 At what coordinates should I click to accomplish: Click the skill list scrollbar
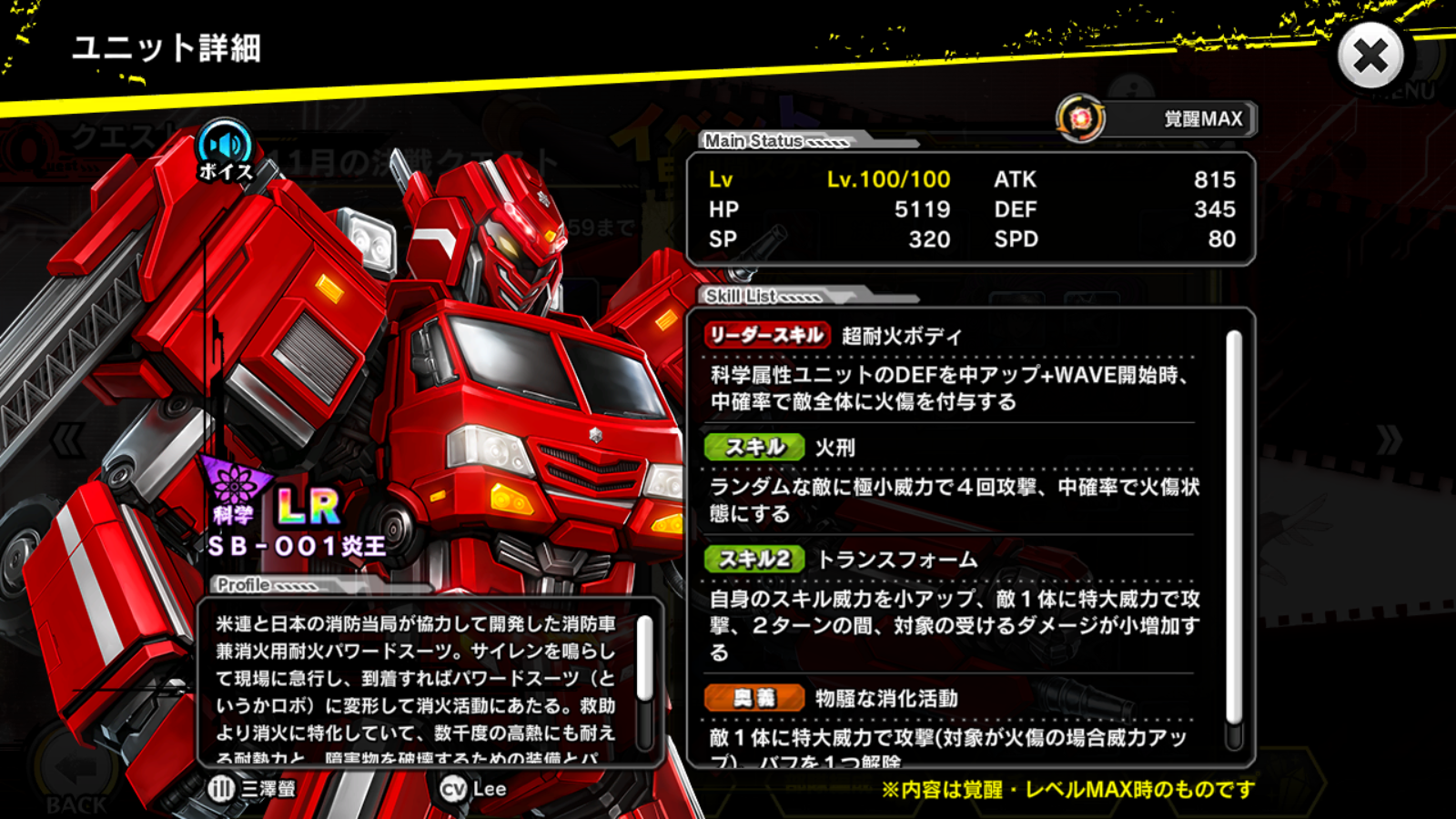1234,528
